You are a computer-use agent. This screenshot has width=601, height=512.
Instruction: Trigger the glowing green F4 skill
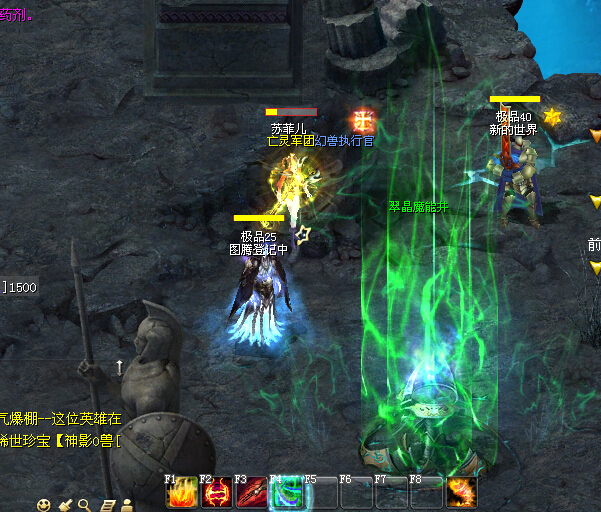click(x=286, y=493)
